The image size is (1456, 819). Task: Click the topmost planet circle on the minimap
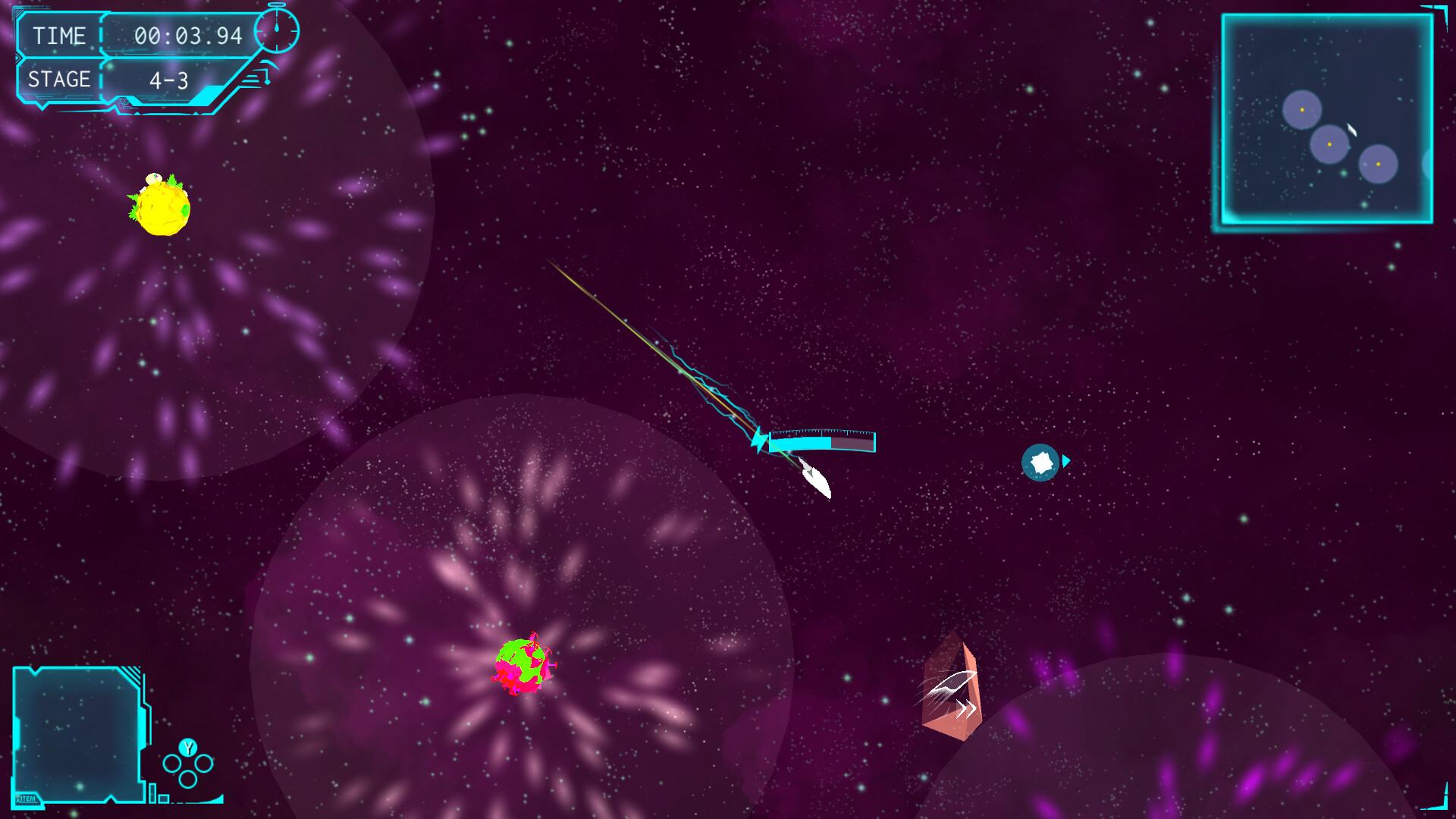tap(1303, 108)
